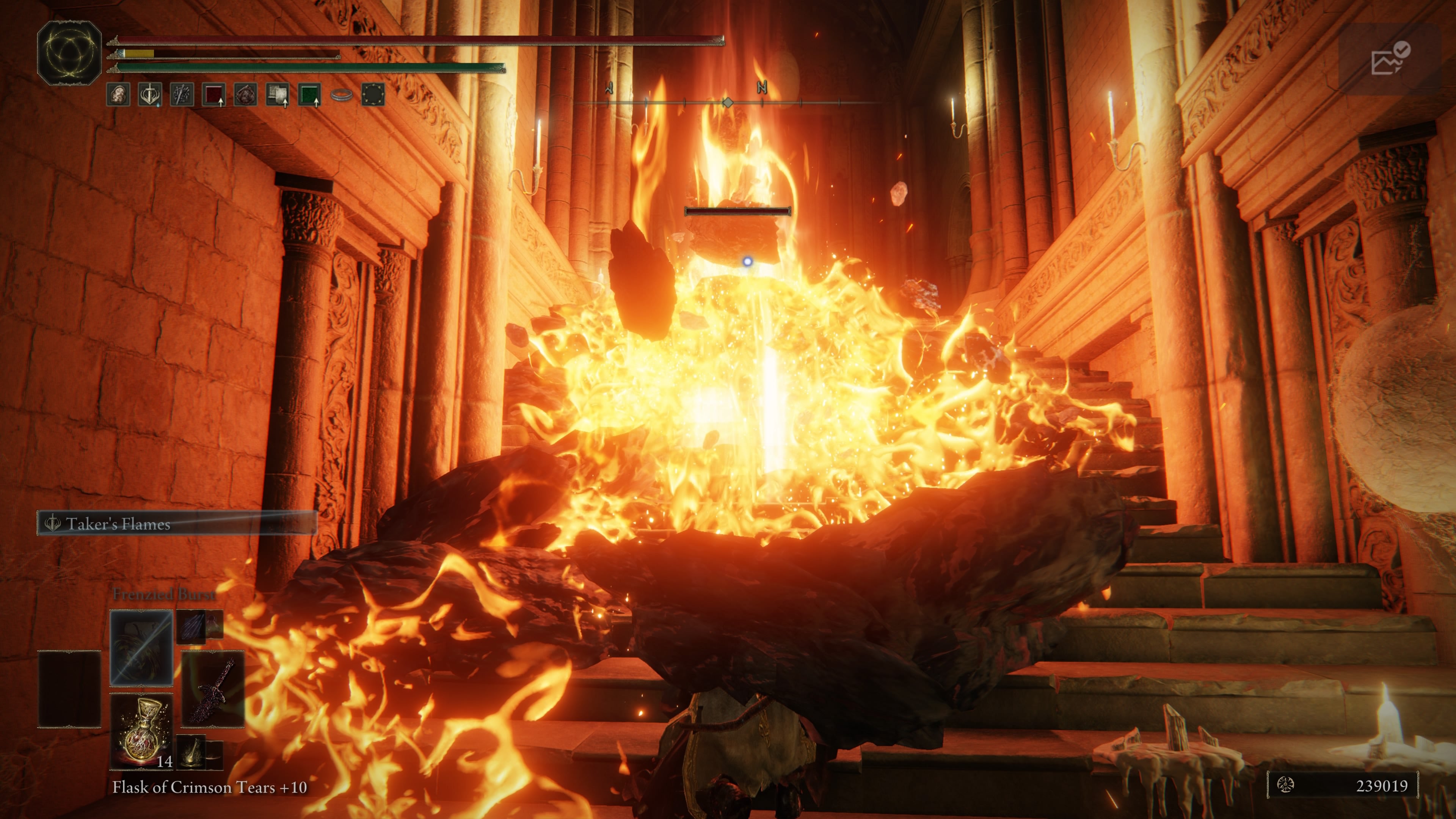
Task: Click the overlapping grey pages buff icon
Action: (x=278, y=94)
